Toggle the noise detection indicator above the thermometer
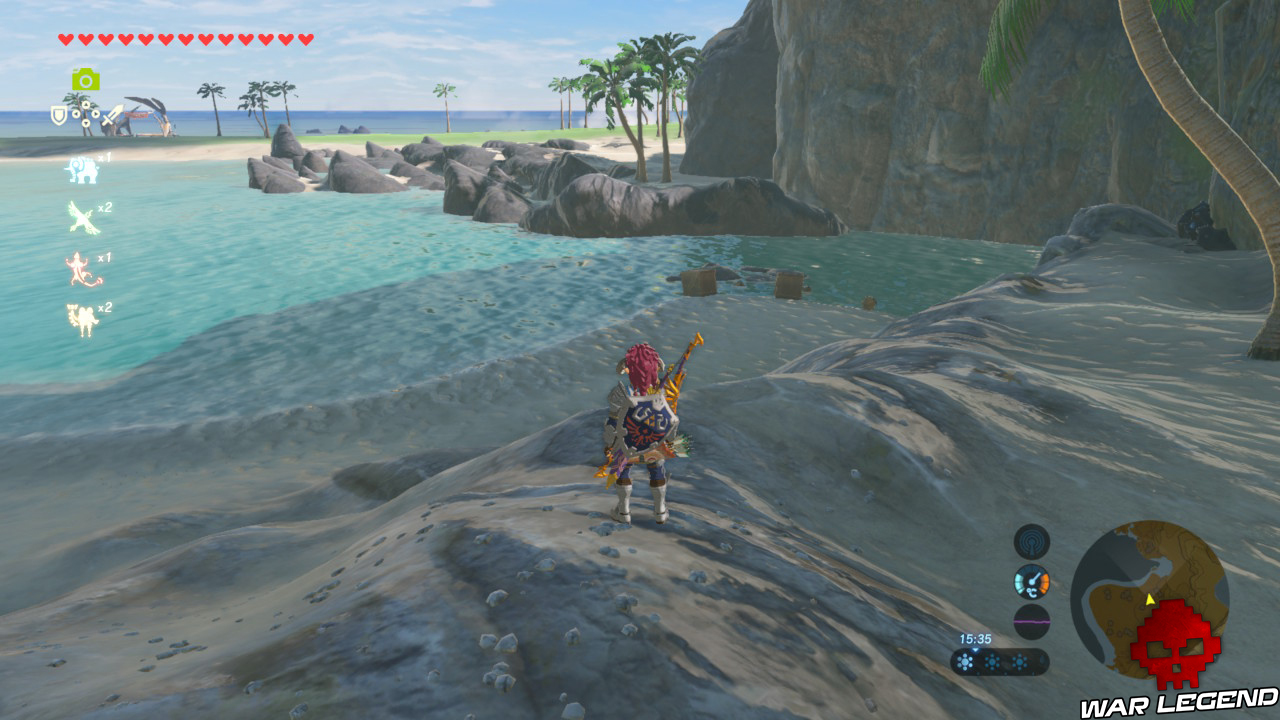Screen dimensions: 1280x720 coord(1032,541)
